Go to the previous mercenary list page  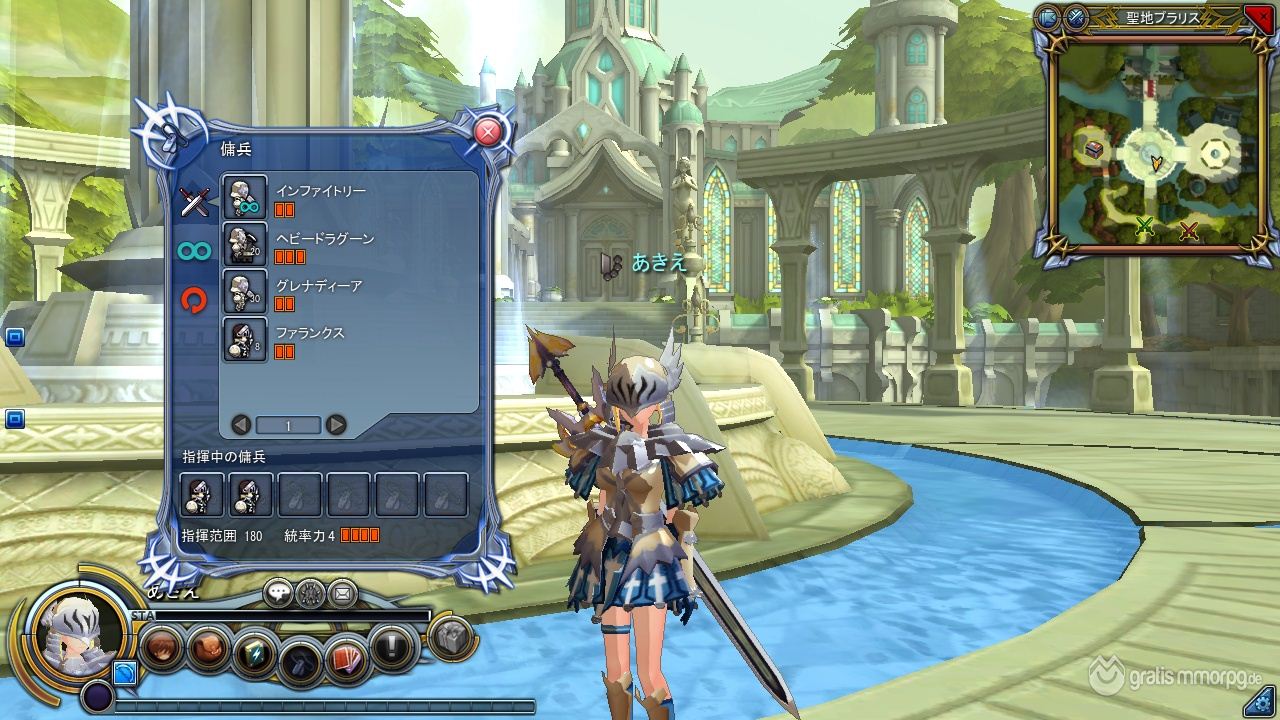coord(240,425)
